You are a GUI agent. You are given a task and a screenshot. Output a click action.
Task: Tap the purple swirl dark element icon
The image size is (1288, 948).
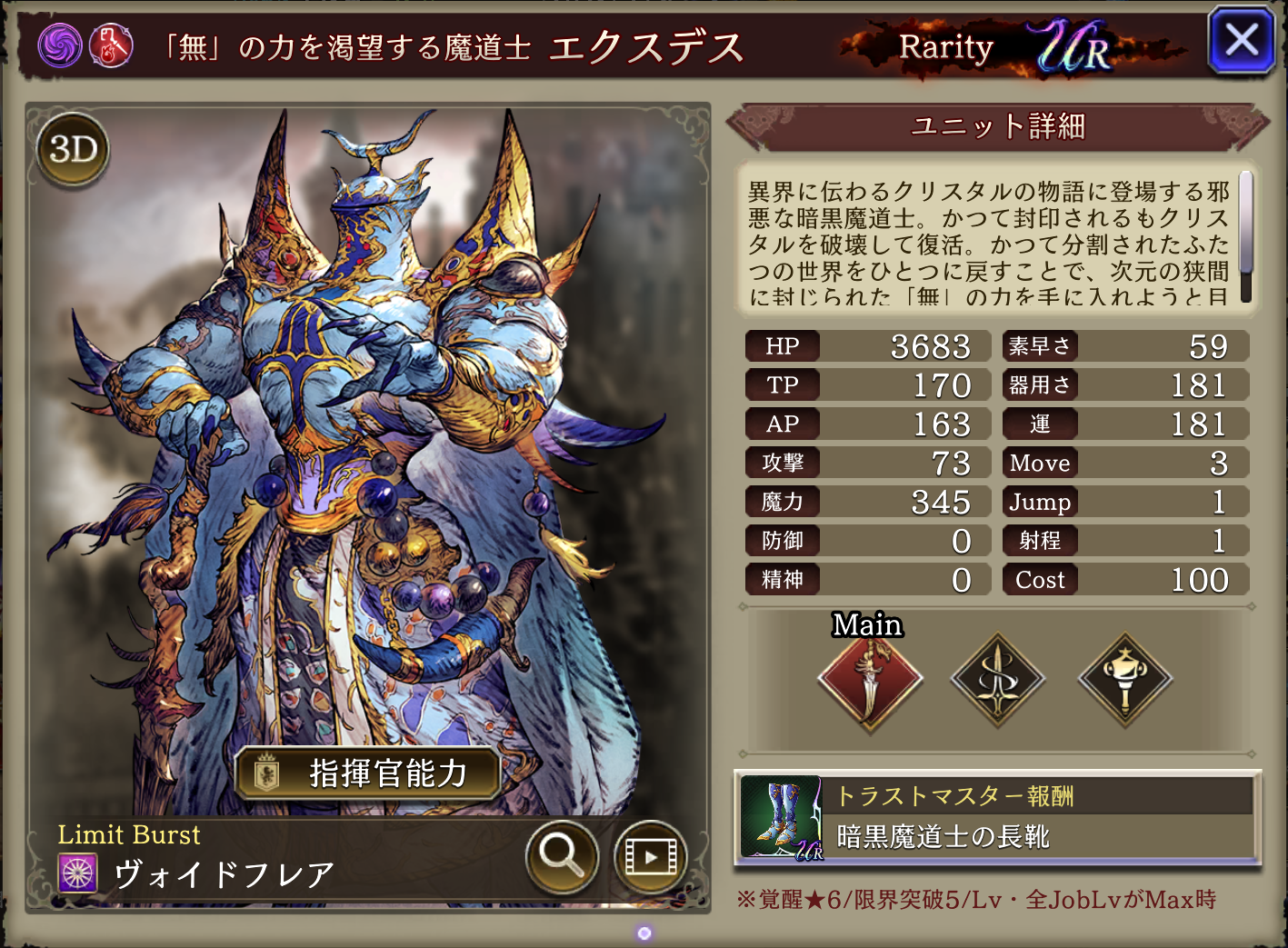coord(60,45)
